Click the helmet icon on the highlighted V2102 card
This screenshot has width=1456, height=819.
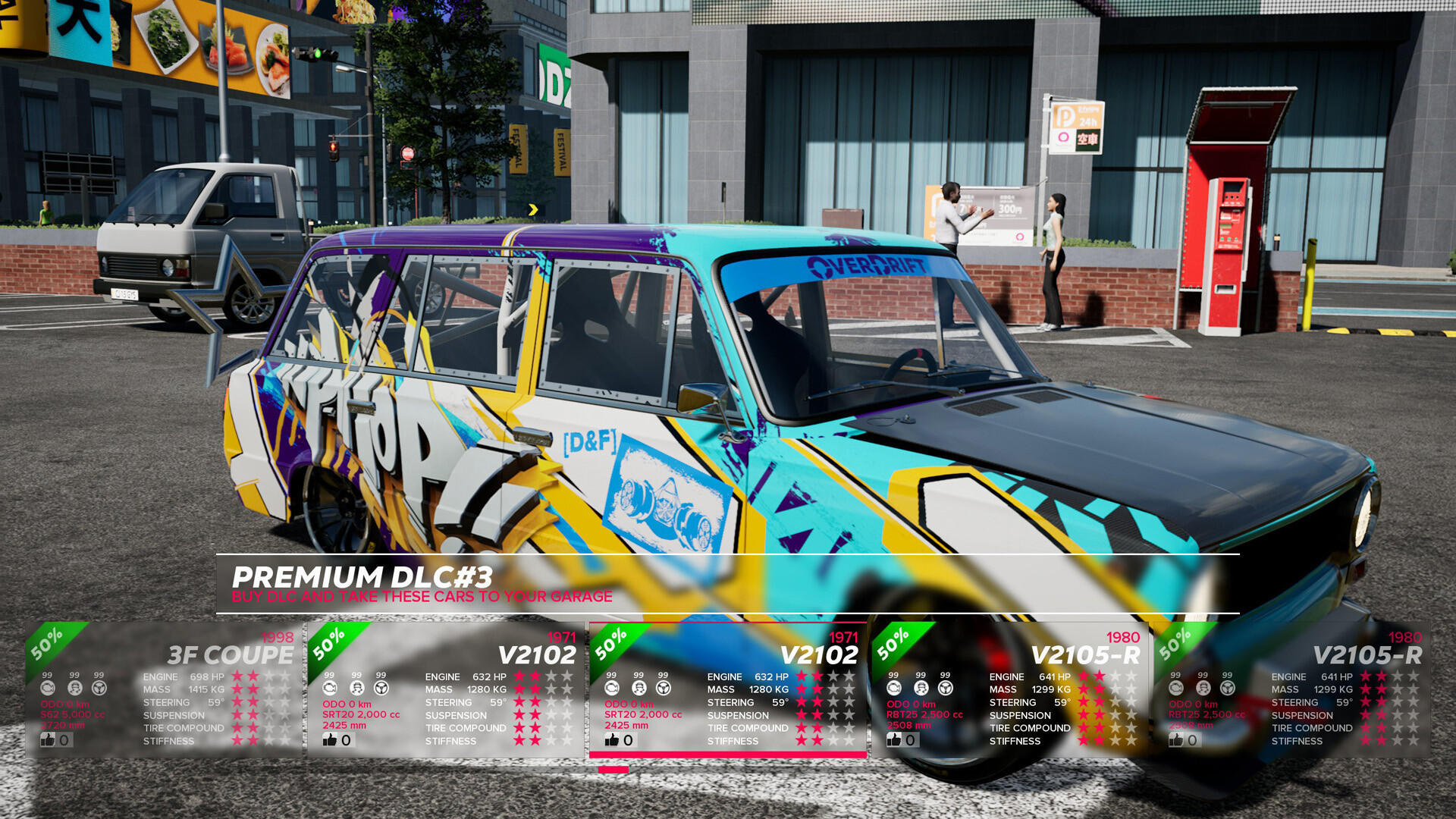pyautogui.click(x=637, y=687)
